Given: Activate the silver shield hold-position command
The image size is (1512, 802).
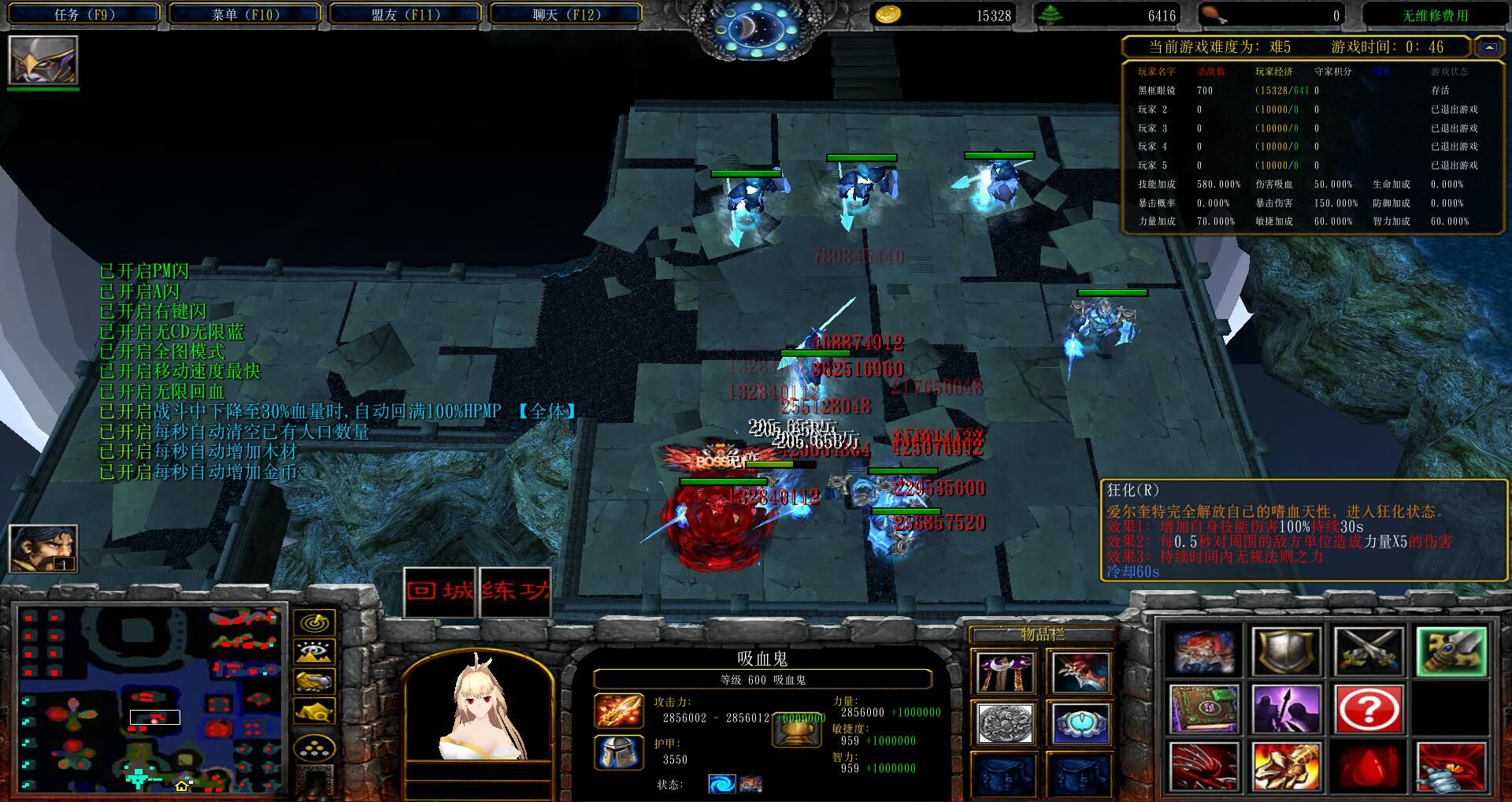Looking at the screenshot, I should [1287, 652].
